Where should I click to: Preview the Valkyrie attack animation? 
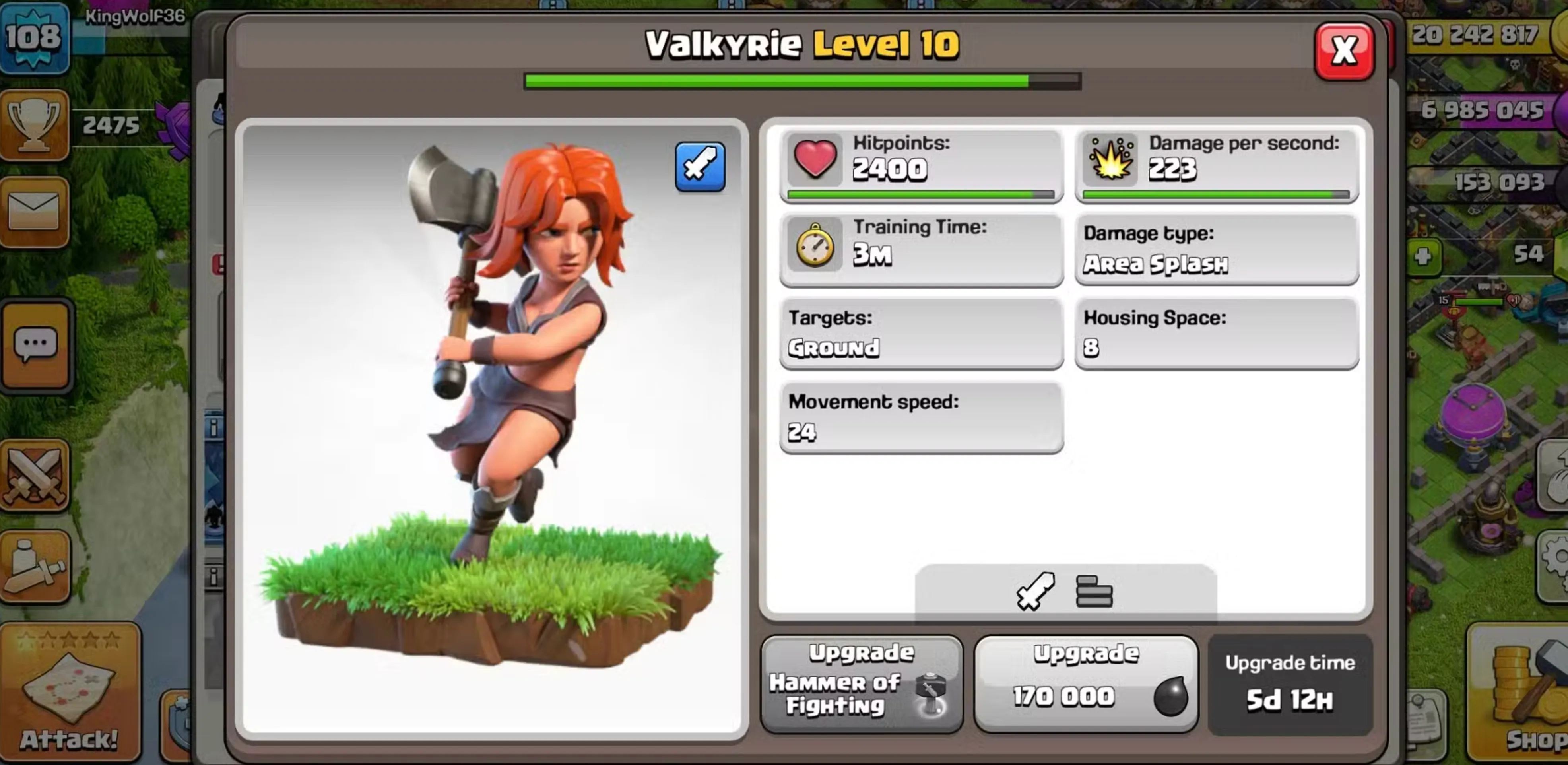(x=700, y=165)
